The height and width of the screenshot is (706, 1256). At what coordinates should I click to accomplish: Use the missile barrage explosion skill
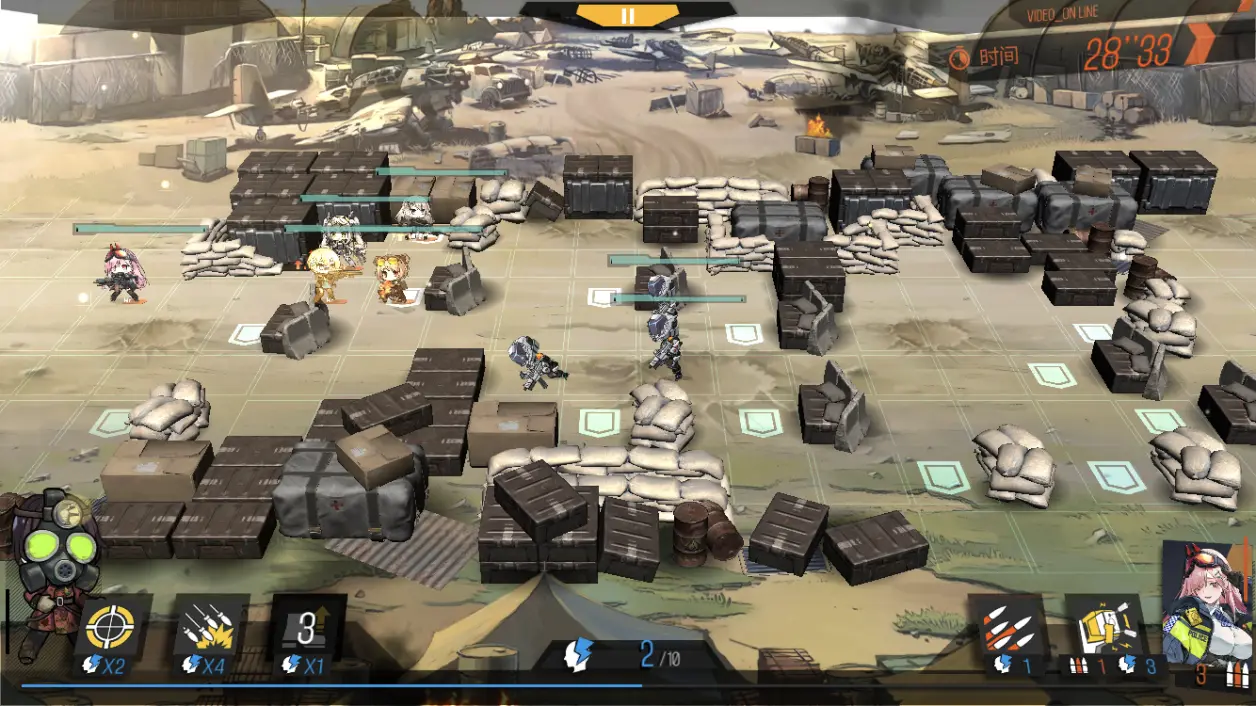point(211,628)
